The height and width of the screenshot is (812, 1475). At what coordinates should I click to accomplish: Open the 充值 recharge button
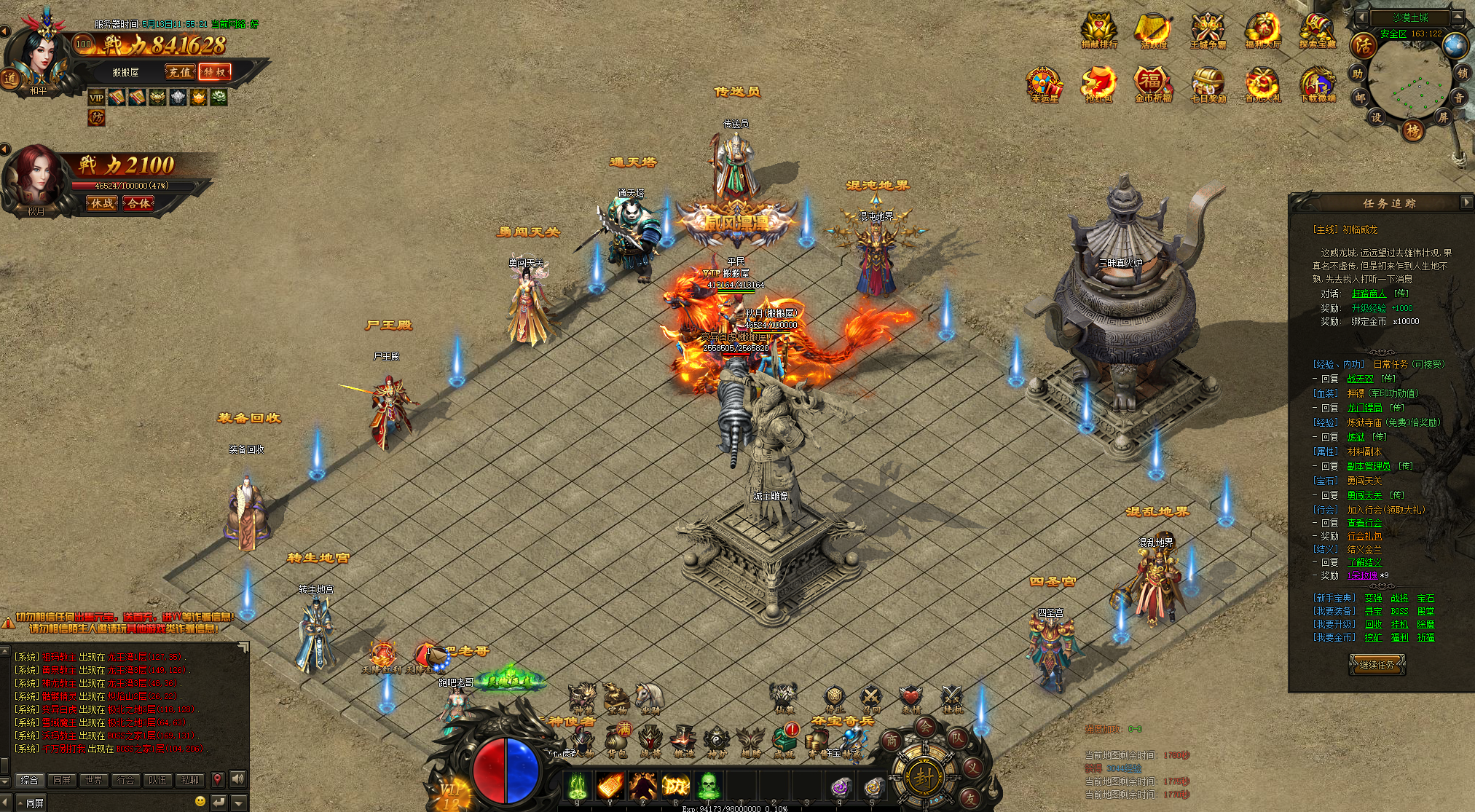click(180, 71)
